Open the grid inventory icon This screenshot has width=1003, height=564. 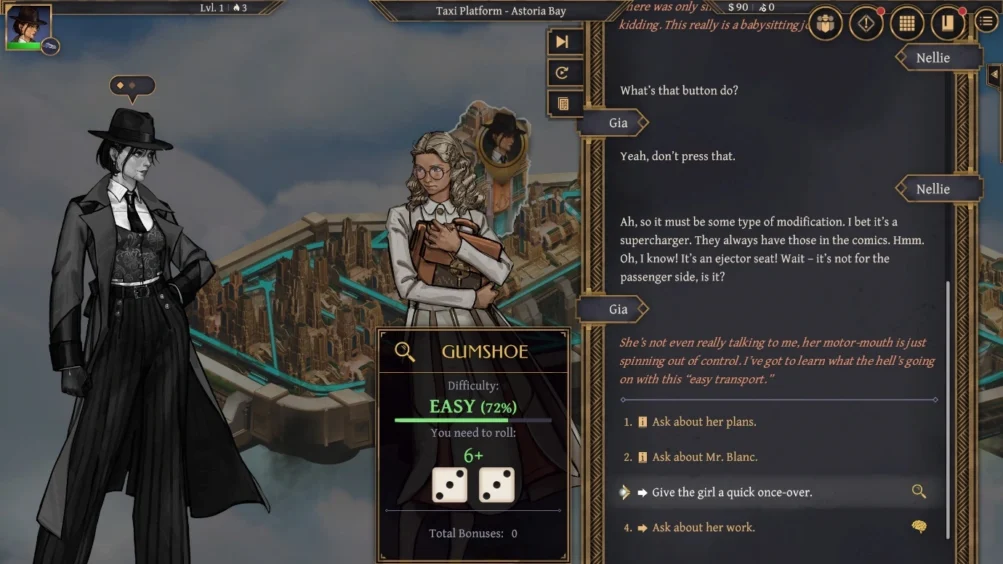[x=907, y=24]
